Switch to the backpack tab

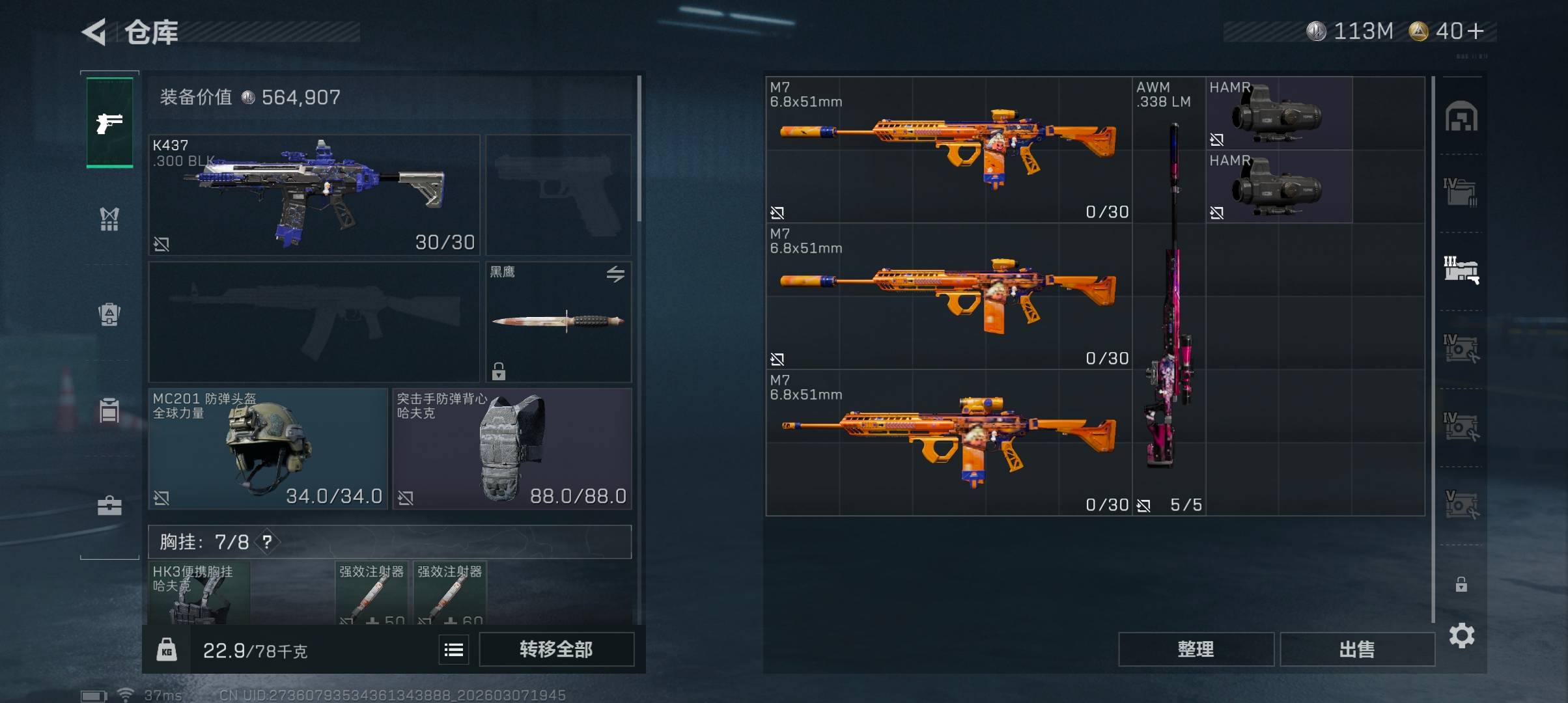(109, 314)
